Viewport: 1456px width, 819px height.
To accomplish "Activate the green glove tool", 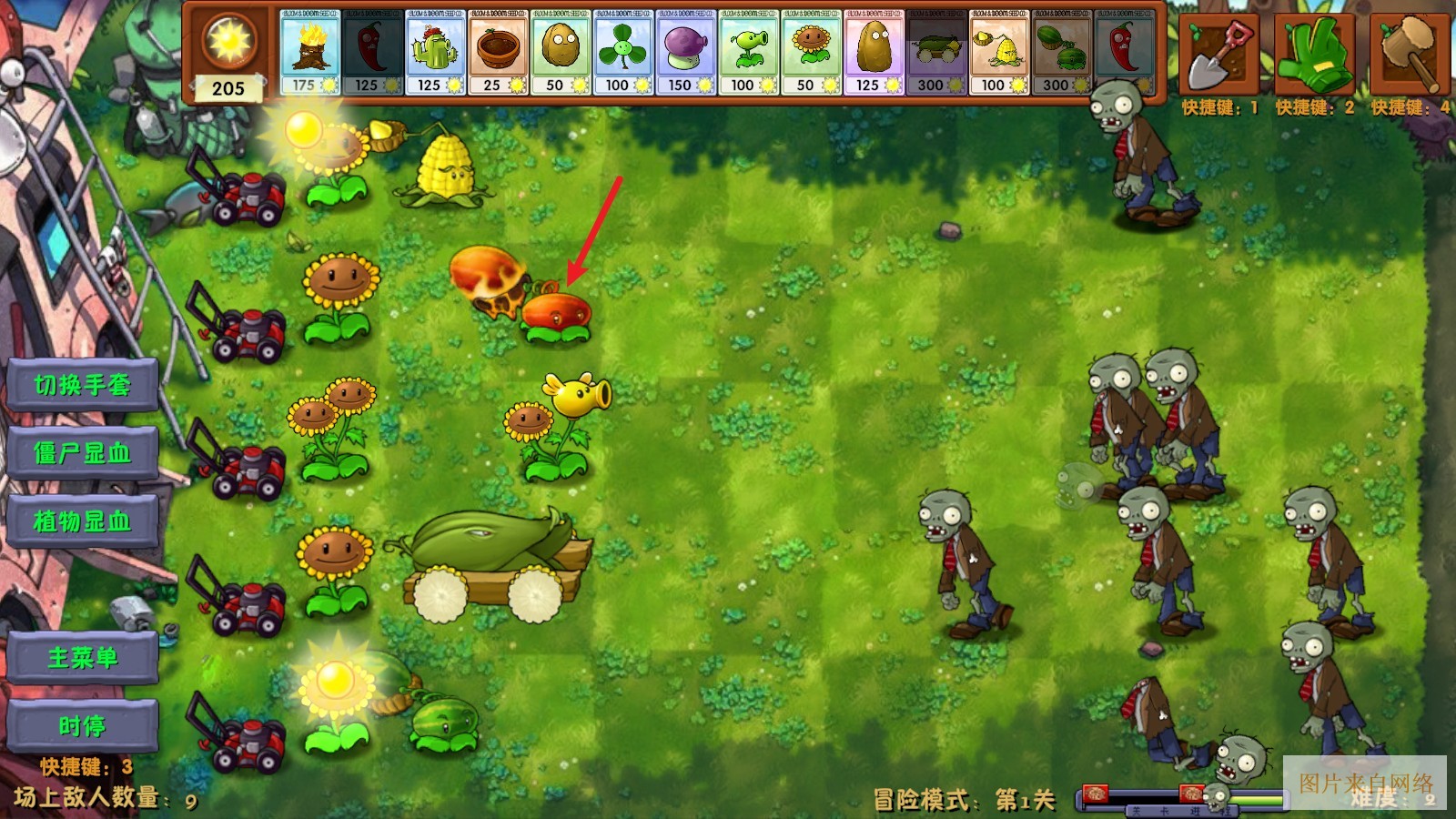I will pos(1313,55).
